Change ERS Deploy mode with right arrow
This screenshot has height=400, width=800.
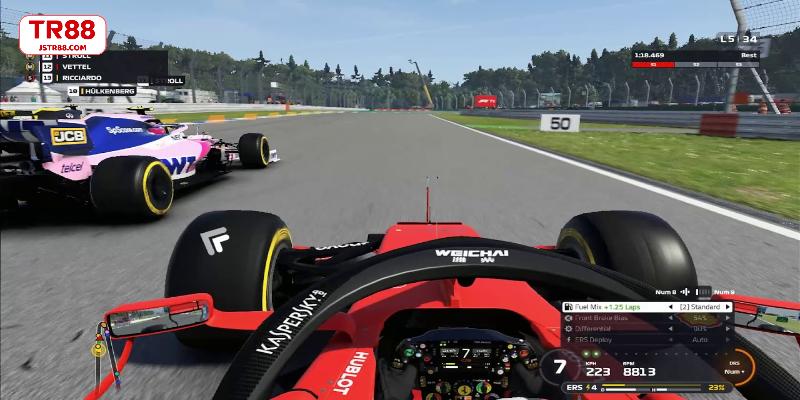[x=728, y=340]
